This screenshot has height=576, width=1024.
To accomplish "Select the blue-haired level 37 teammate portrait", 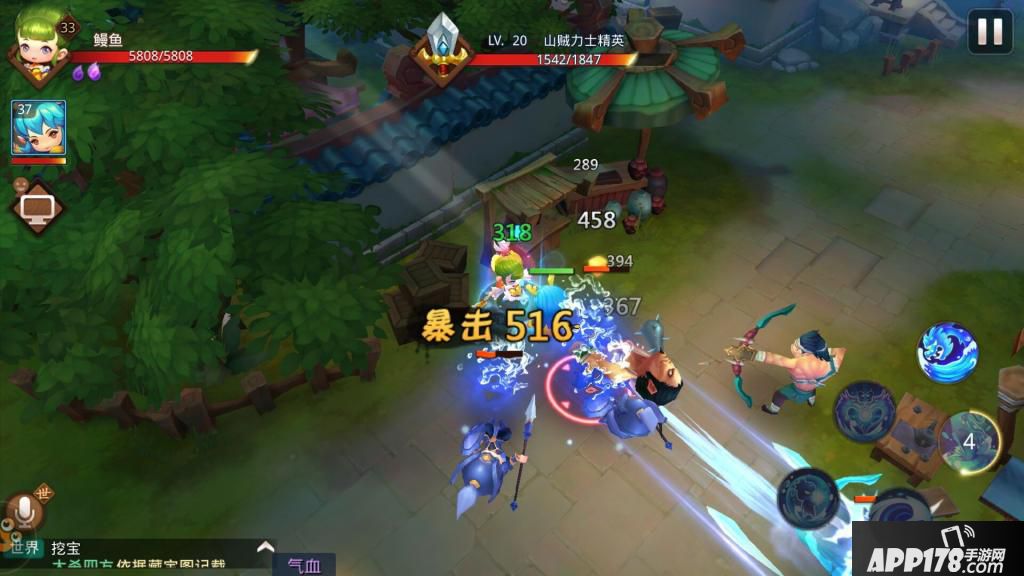I will click(x=39, y=128).
